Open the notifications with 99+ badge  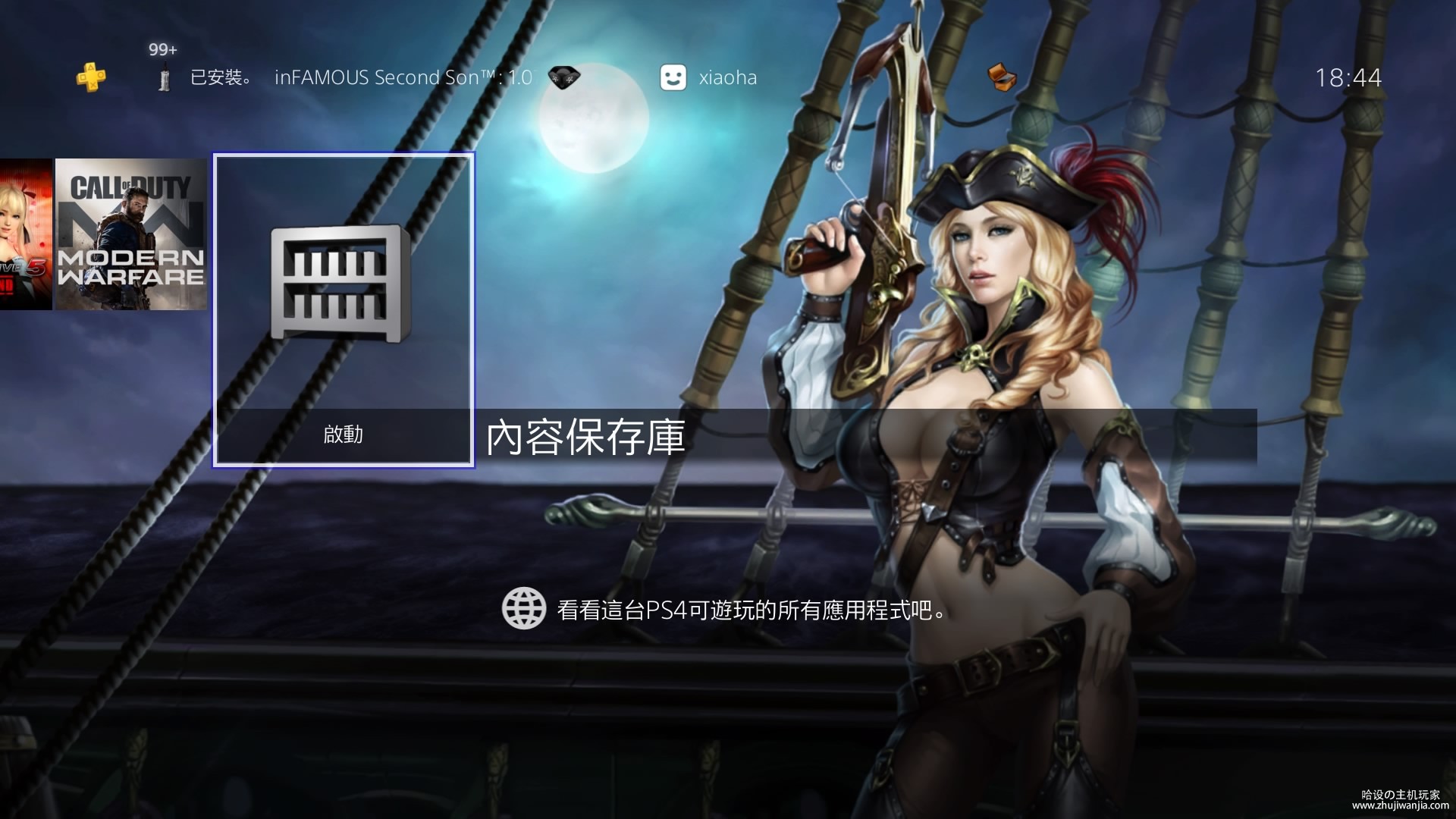164,77
